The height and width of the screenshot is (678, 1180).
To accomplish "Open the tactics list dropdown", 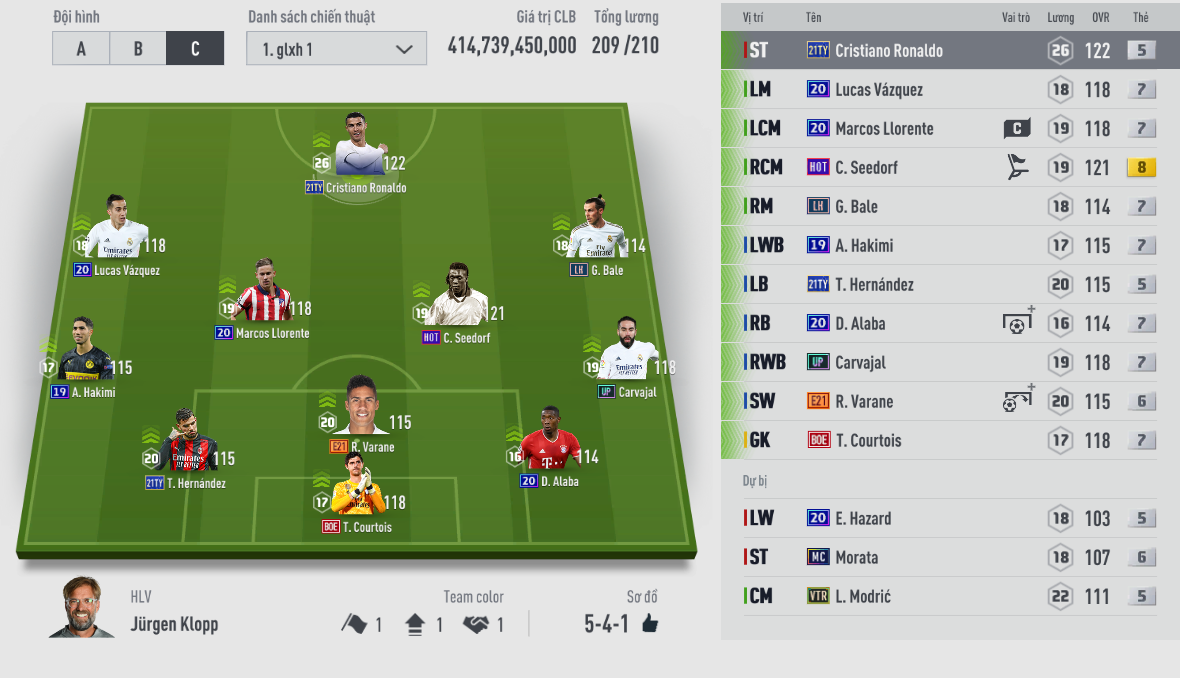I will pyautogui.click(x=336, y=49).
